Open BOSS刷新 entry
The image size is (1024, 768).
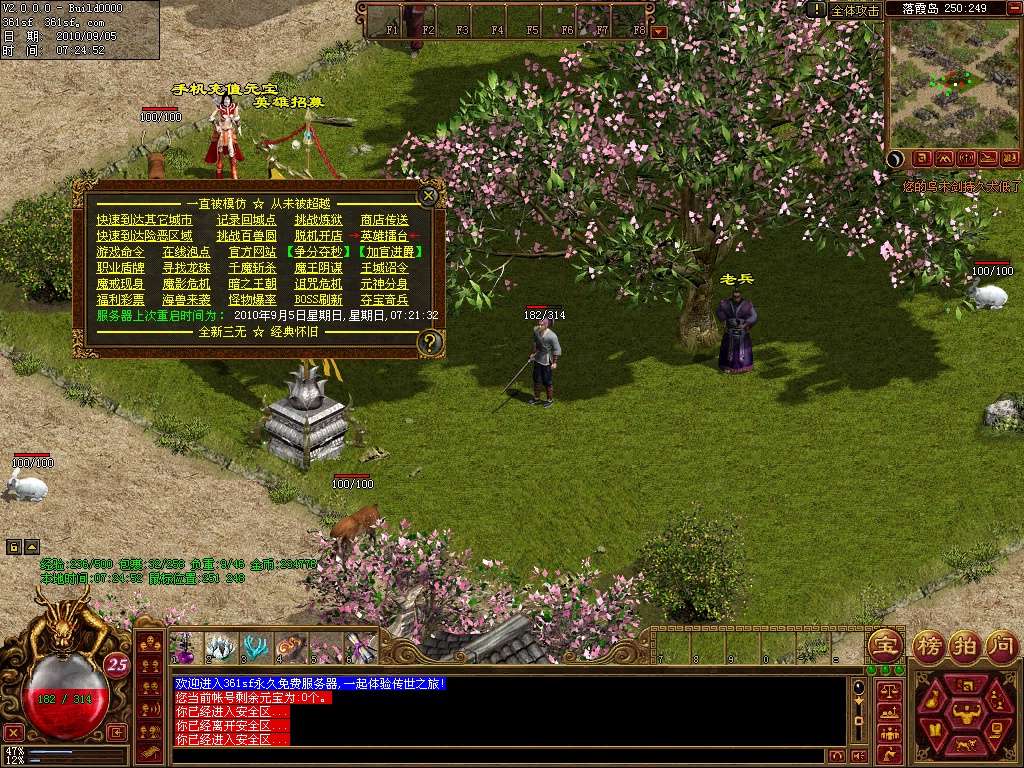[x=318, y=300]
